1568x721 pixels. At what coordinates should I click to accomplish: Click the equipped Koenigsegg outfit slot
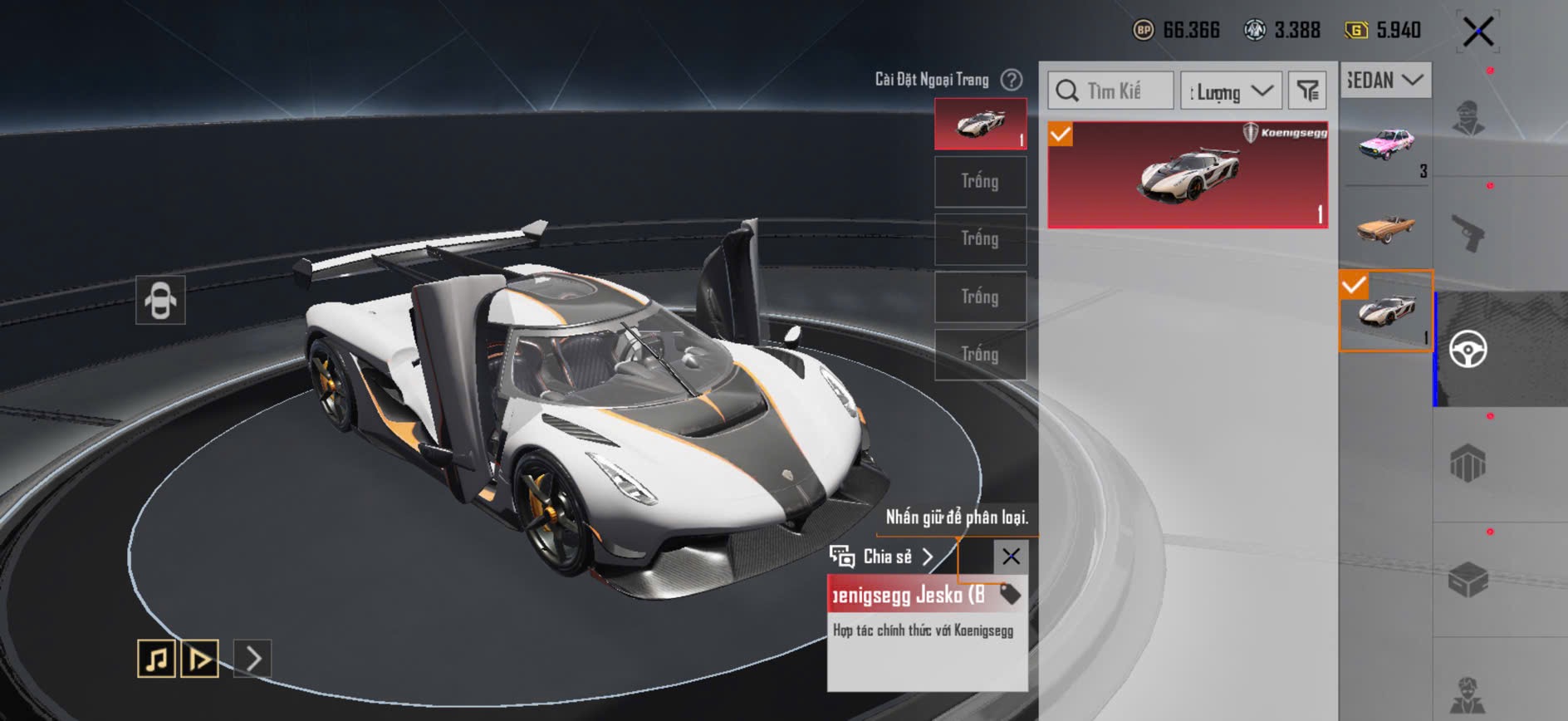pyautogui.click(x=980, y=125)
